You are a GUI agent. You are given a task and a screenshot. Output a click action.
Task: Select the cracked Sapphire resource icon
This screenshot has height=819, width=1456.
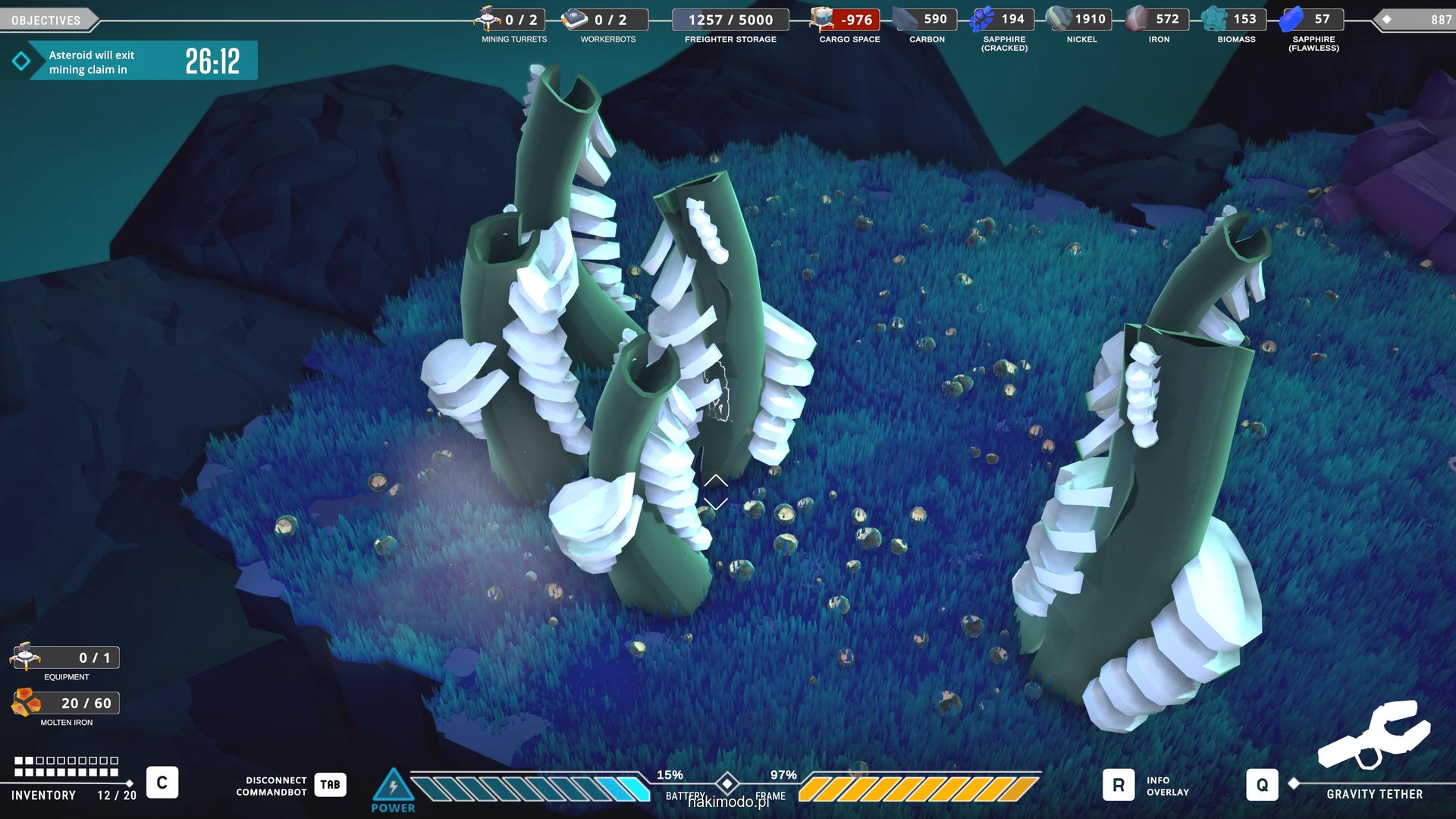pos(984,19)
